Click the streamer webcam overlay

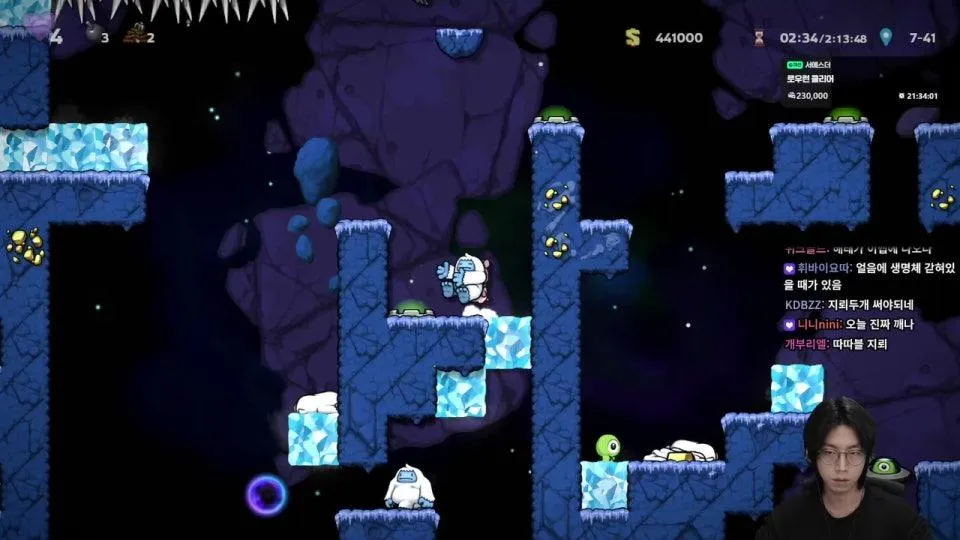click(842, 470)
